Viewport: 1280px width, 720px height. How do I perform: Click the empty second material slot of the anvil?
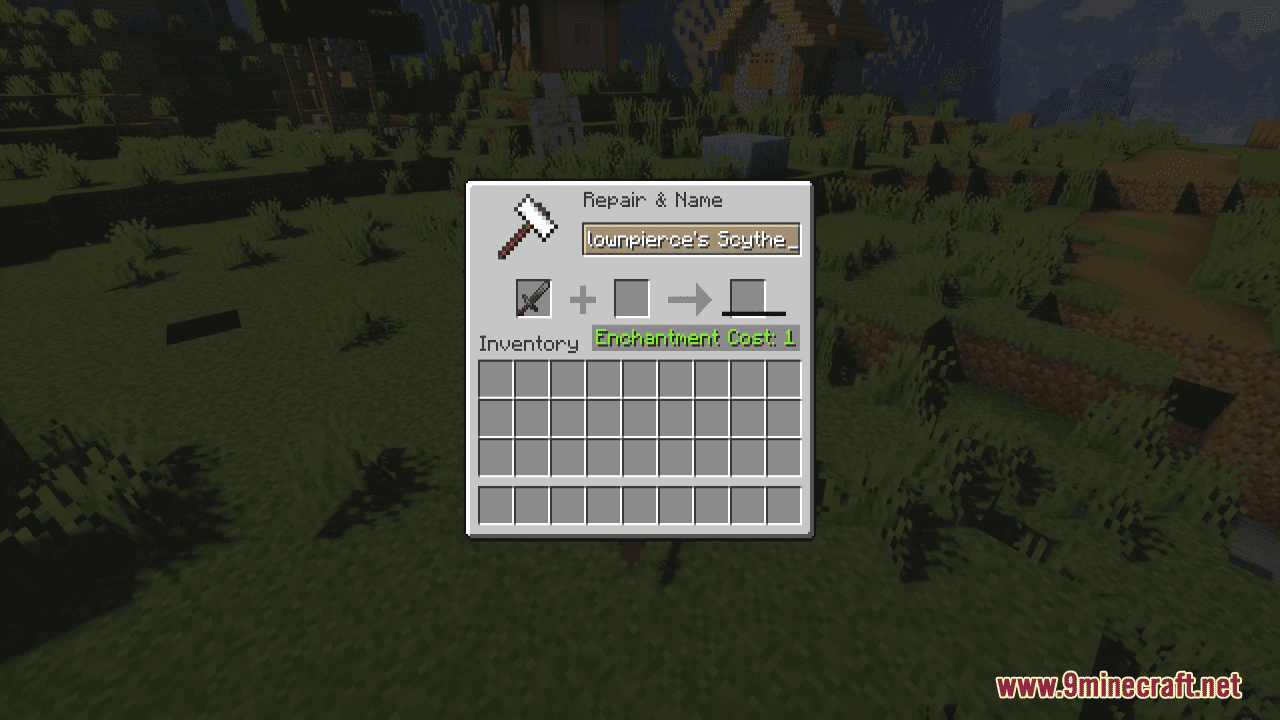coord(631,297)
